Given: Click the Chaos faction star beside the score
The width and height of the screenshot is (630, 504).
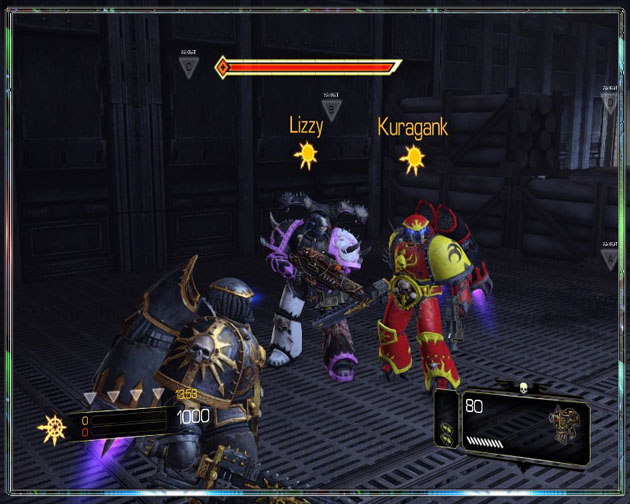Looking at the screenshot, I should point(52,429).
